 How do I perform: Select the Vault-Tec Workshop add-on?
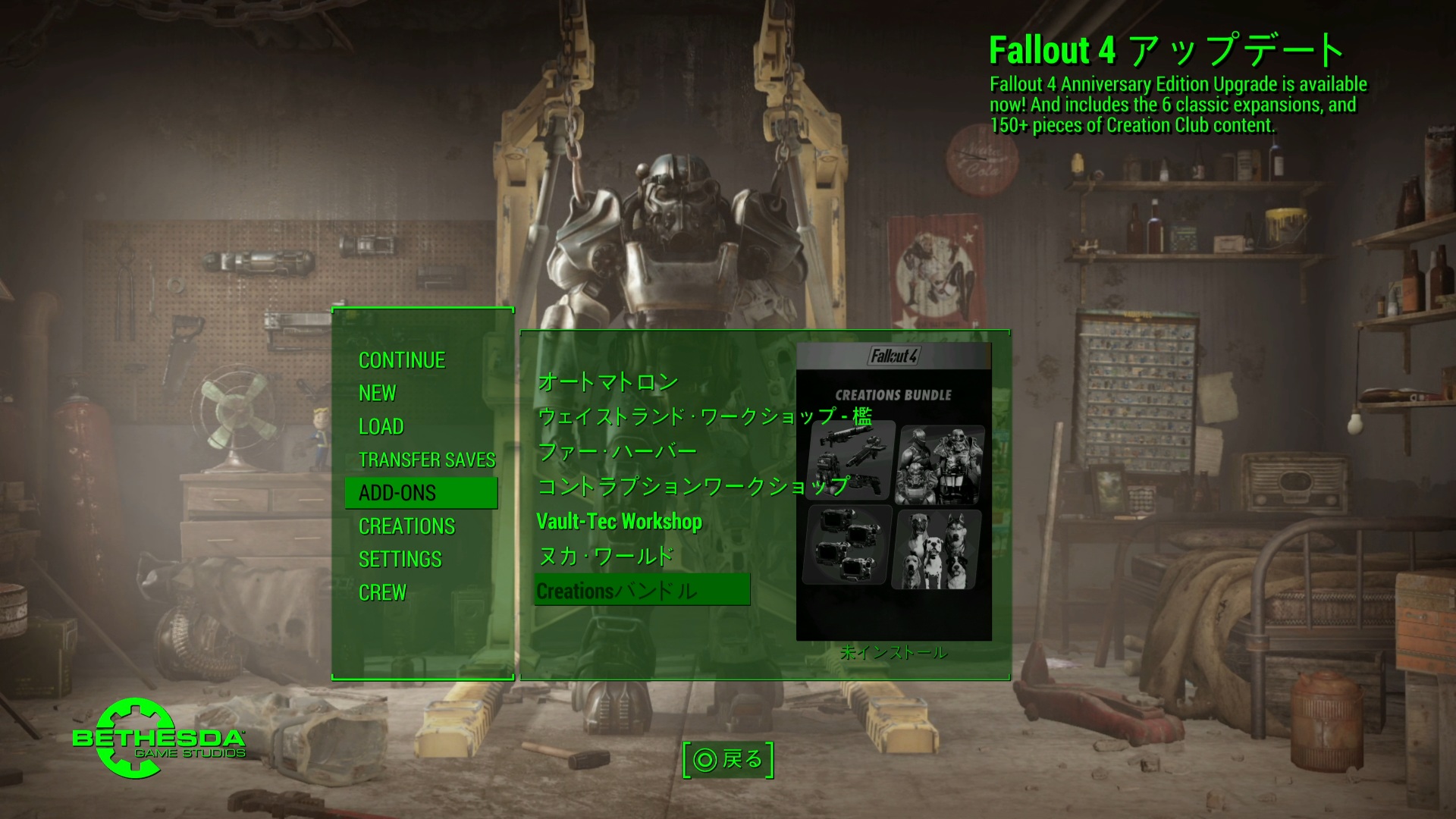click(620, 522)
